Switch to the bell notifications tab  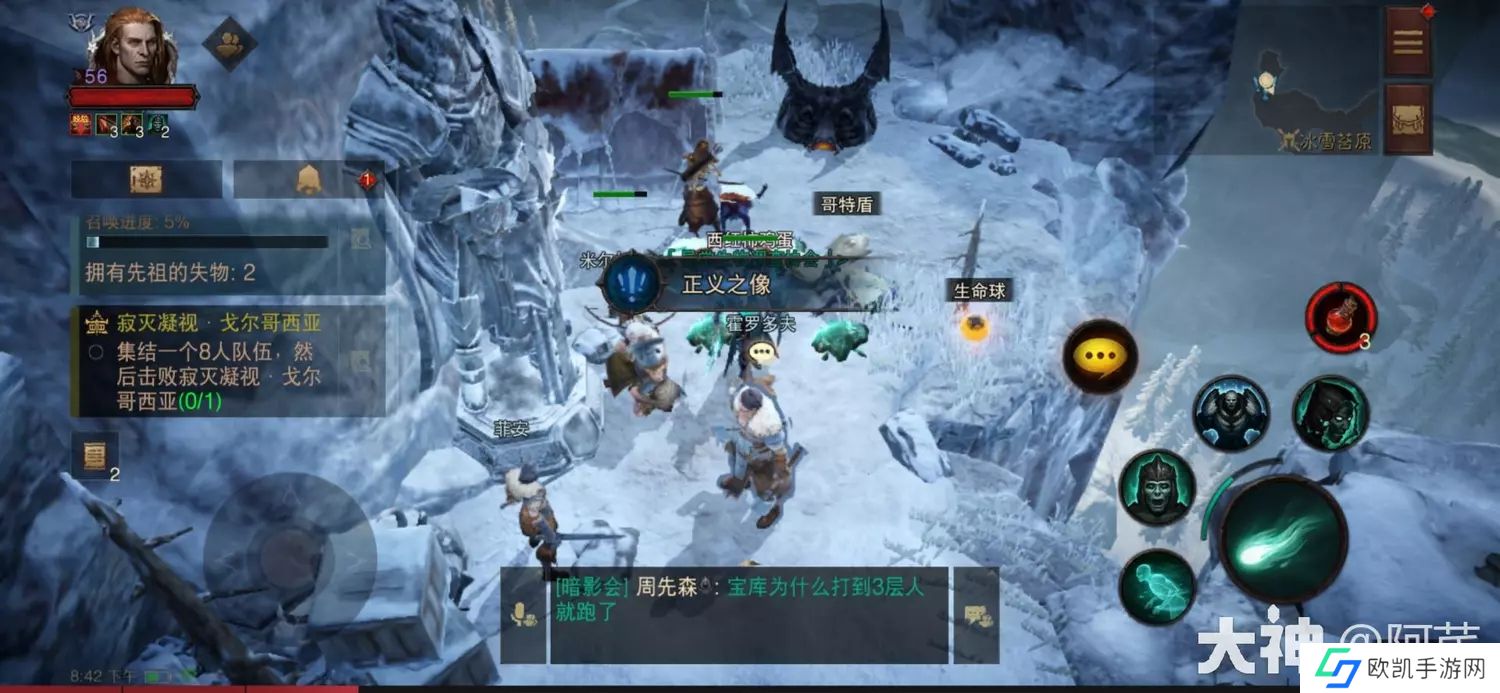point(308,180)
